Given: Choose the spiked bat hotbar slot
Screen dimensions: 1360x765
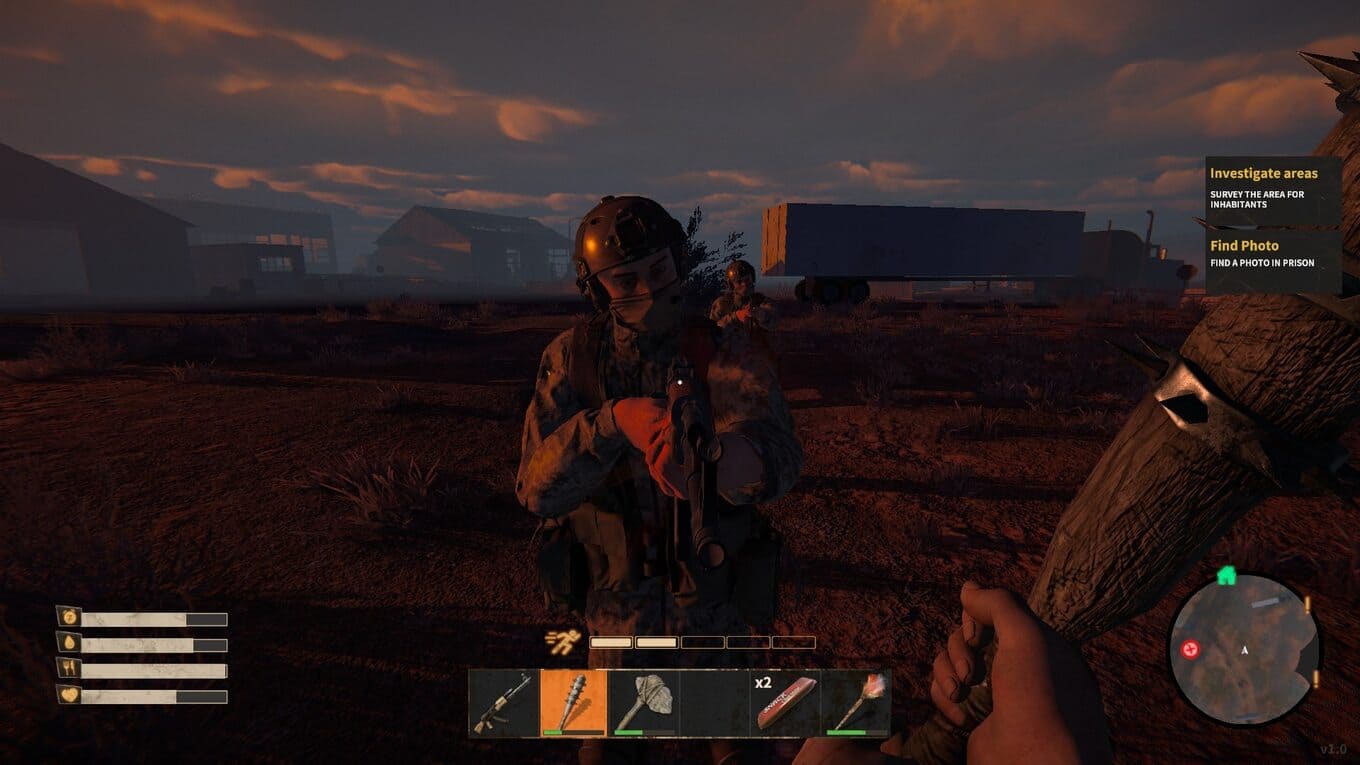Looking at the screenshot, I should pos(574,702).
